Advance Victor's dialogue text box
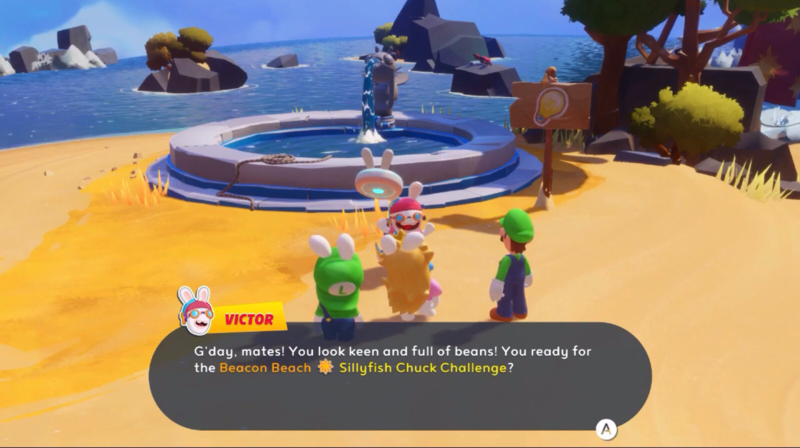Viewport: 800px width, 448px height. [x=605, y=429]
